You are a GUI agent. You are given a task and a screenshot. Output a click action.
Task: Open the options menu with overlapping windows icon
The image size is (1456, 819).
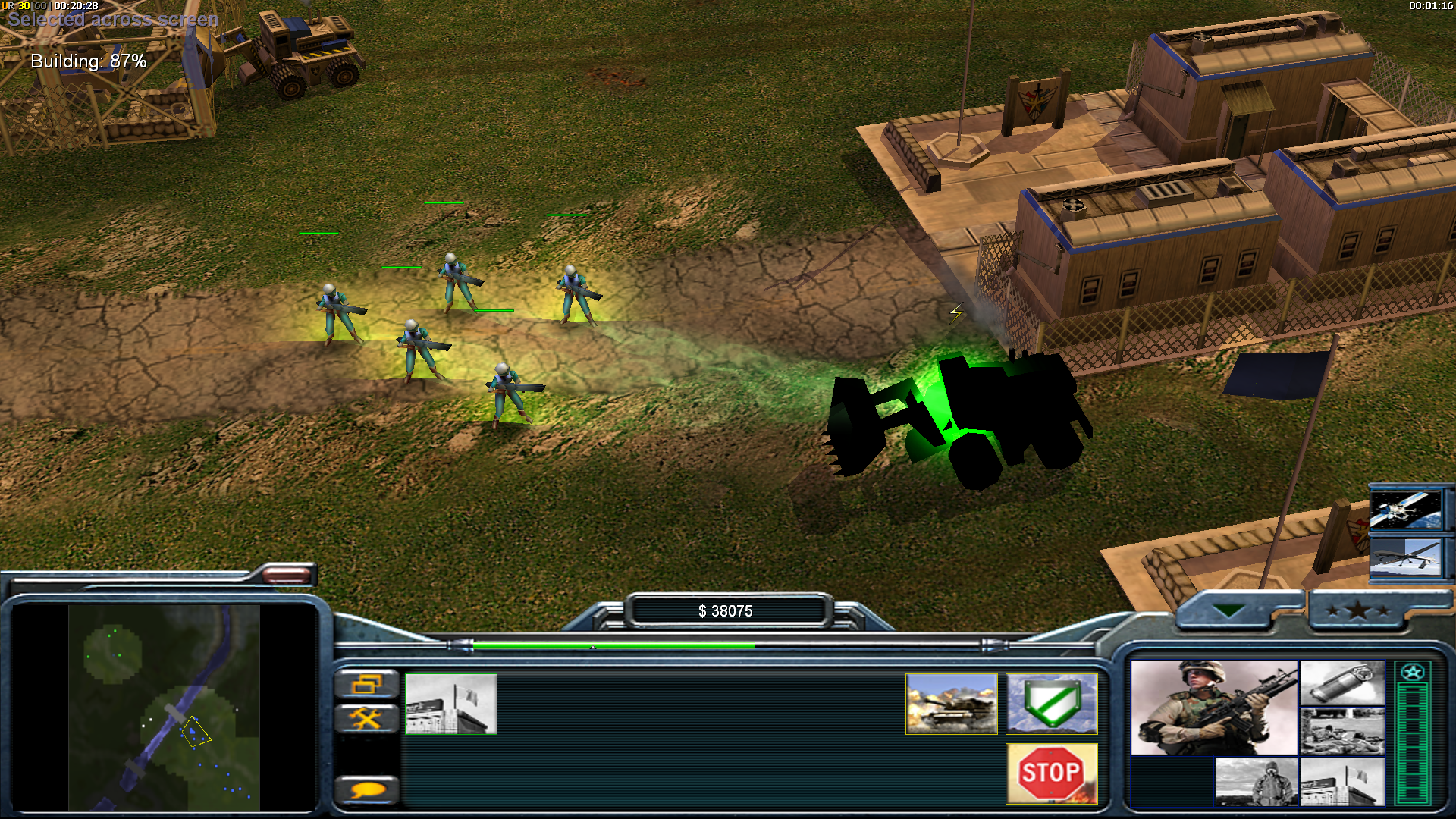[x=367, y=685]
